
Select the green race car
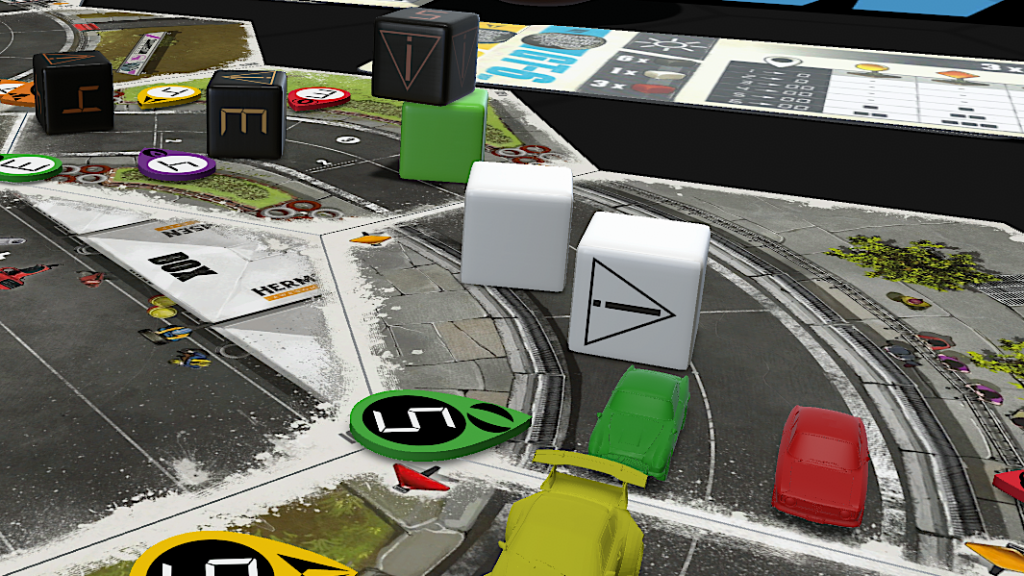coord(640,420)
